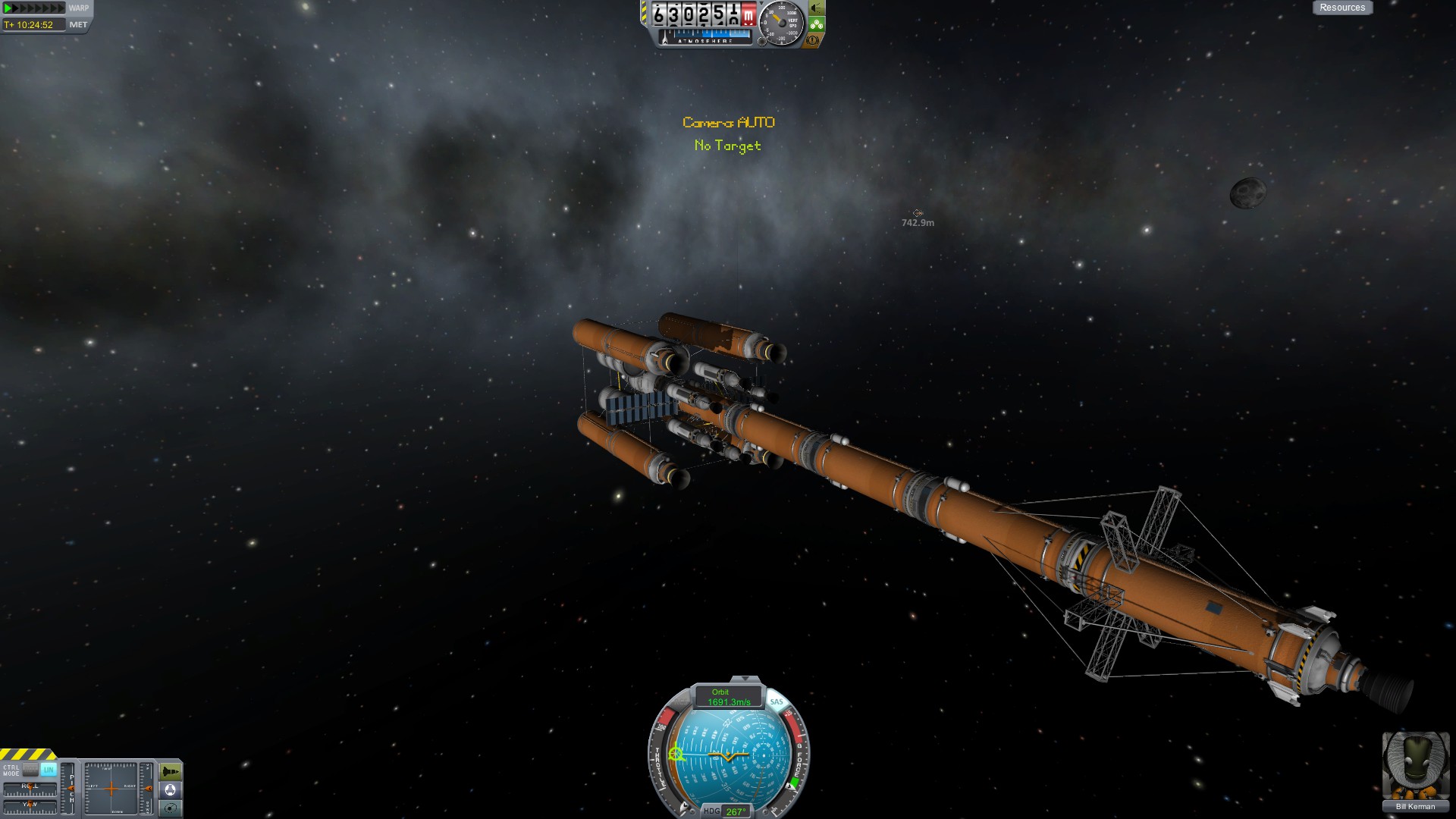Viewport: 1456px width, 819px height.
Task: Switch control mode to ROT
Action: (x=30, y=770)
